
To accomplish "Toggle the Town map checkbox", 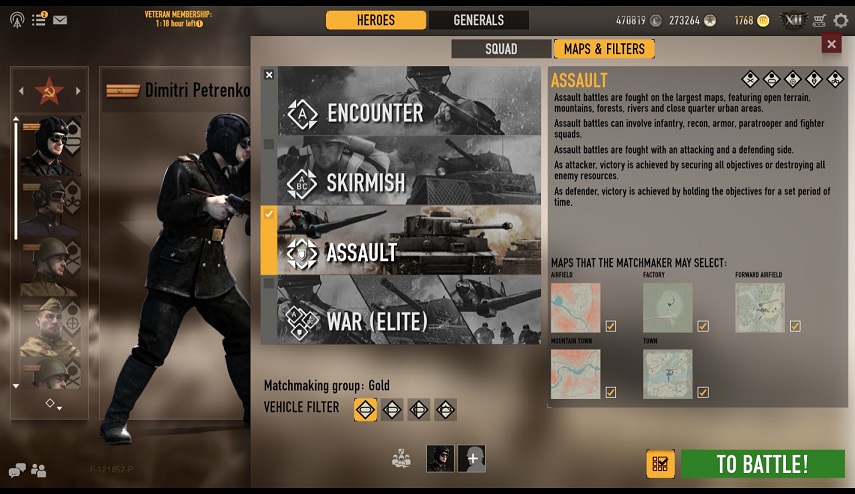I will pyautogui.click(x=703, y=392).
